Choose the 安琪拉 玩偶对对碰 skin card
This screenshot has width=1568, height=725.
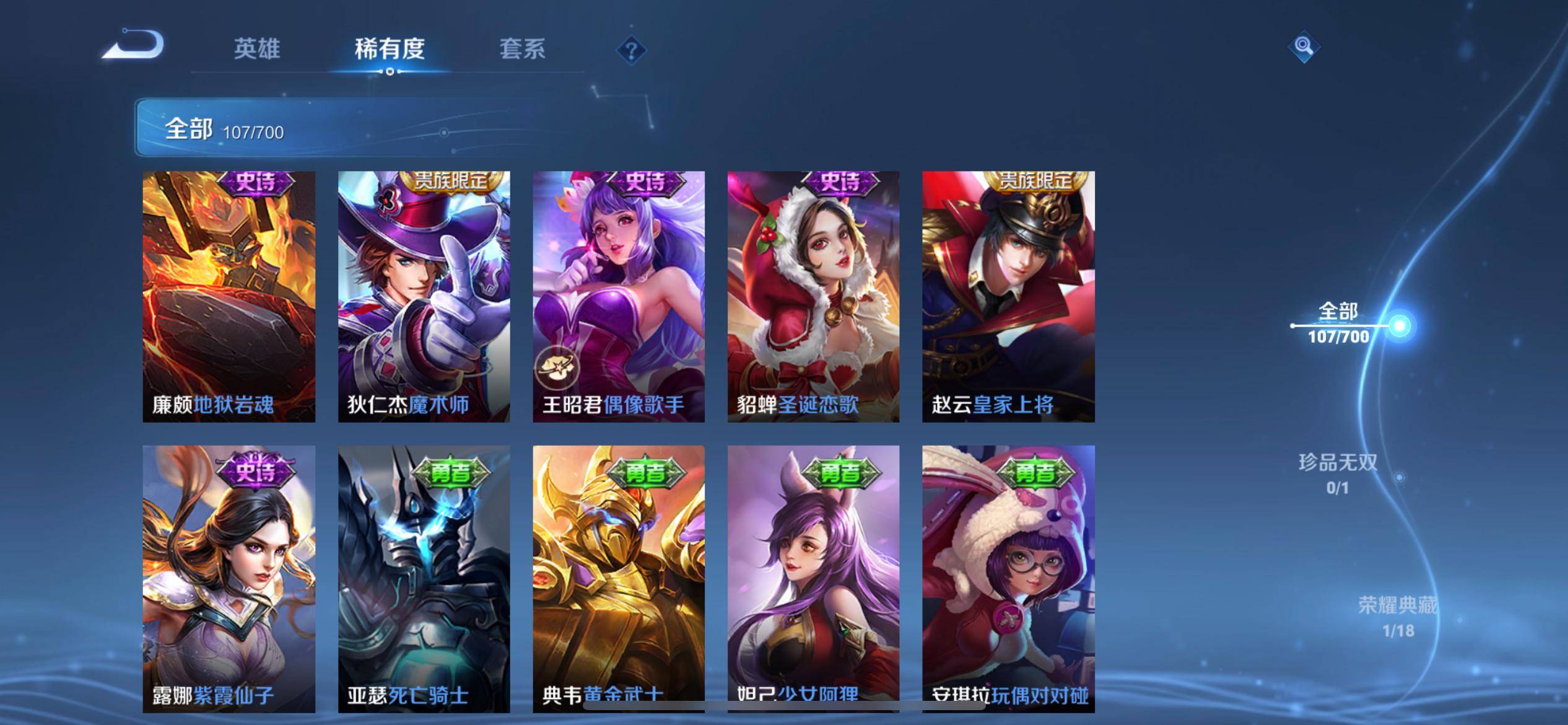pos(1008,578)
